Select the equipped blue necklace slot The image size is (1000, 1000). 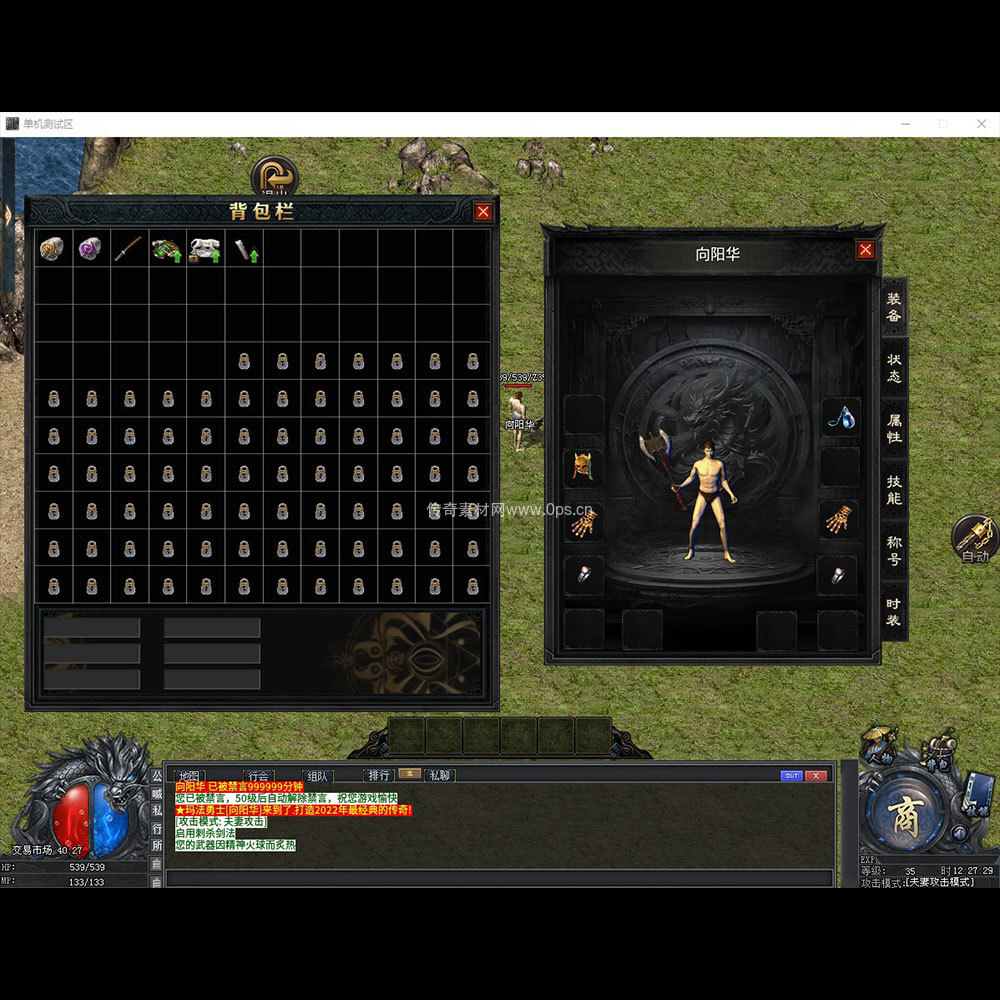pyautogui.click(x=840, y=416)
